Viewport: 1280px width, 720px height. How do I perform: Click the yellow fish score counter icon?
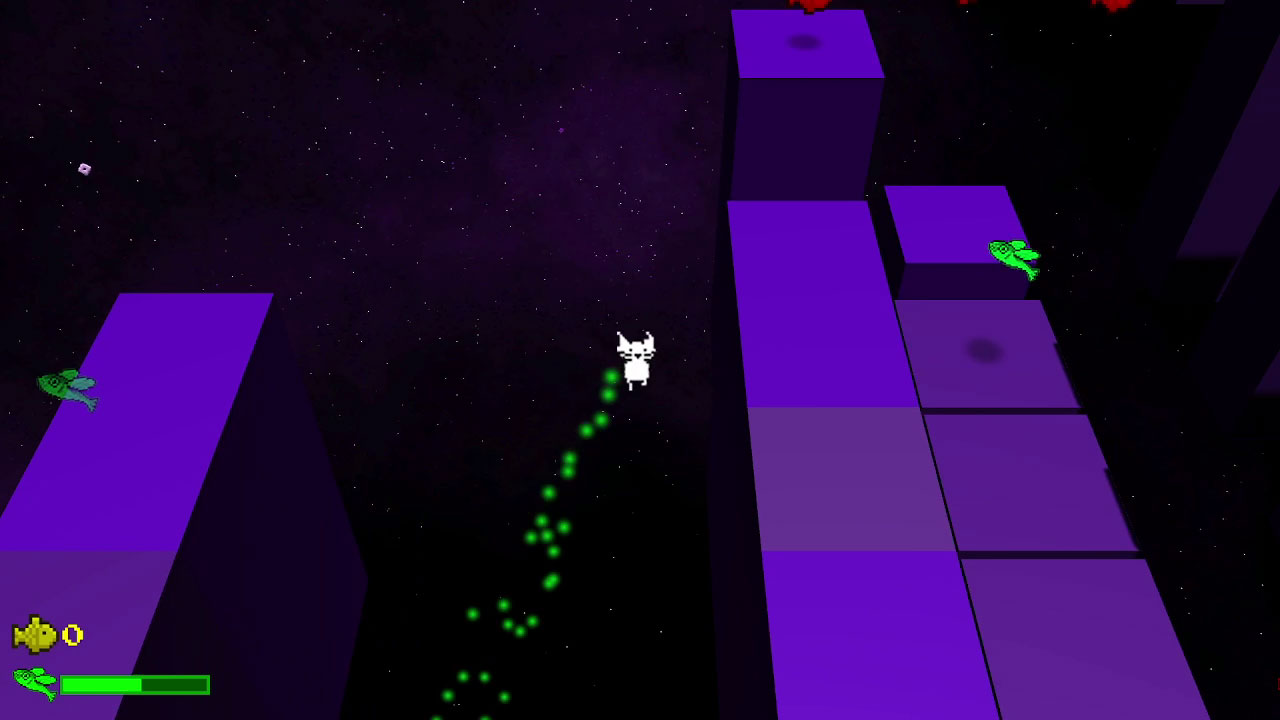click(35, 634)
